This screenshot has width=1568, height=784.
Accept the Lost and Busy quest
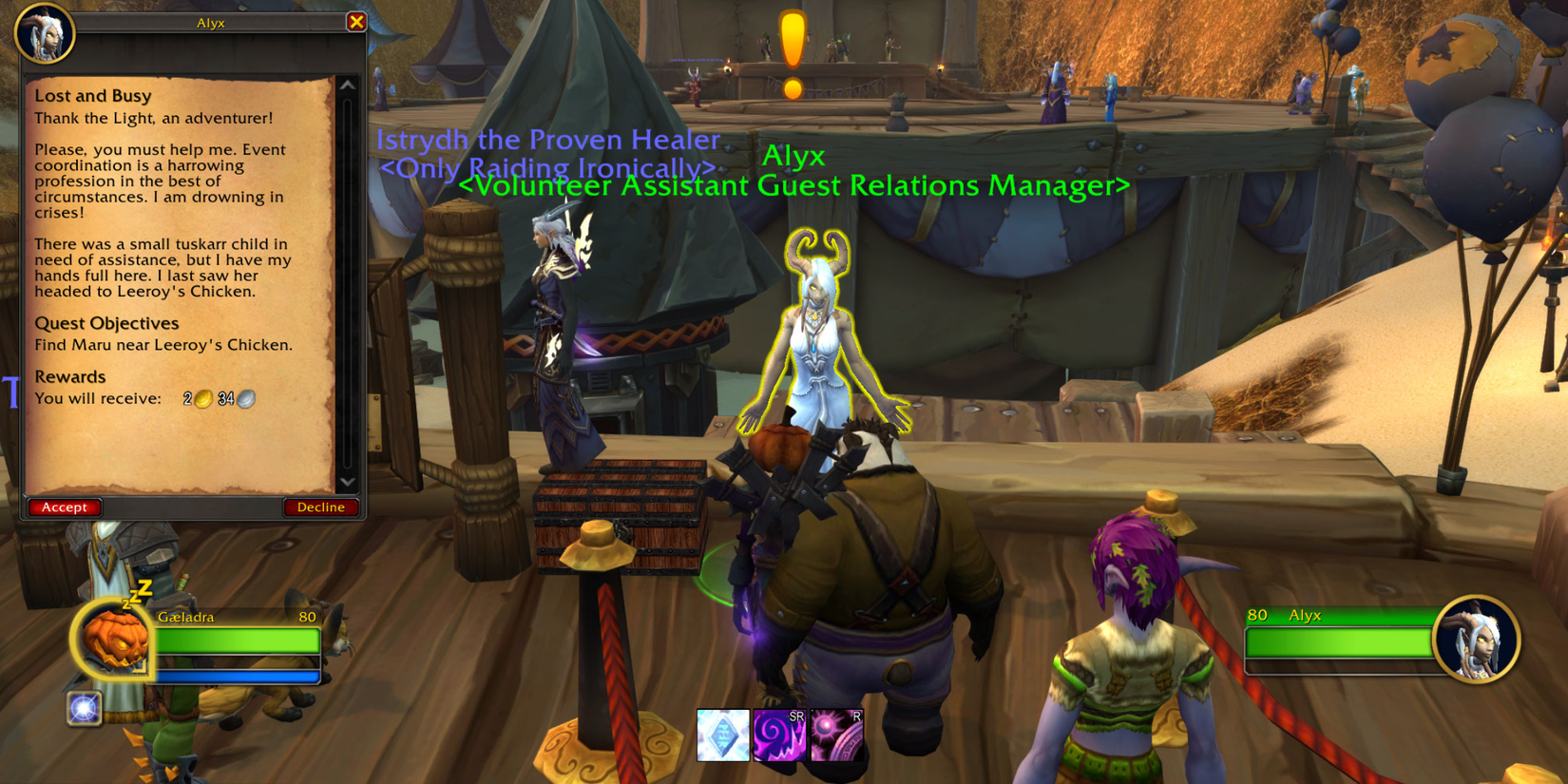64,507
